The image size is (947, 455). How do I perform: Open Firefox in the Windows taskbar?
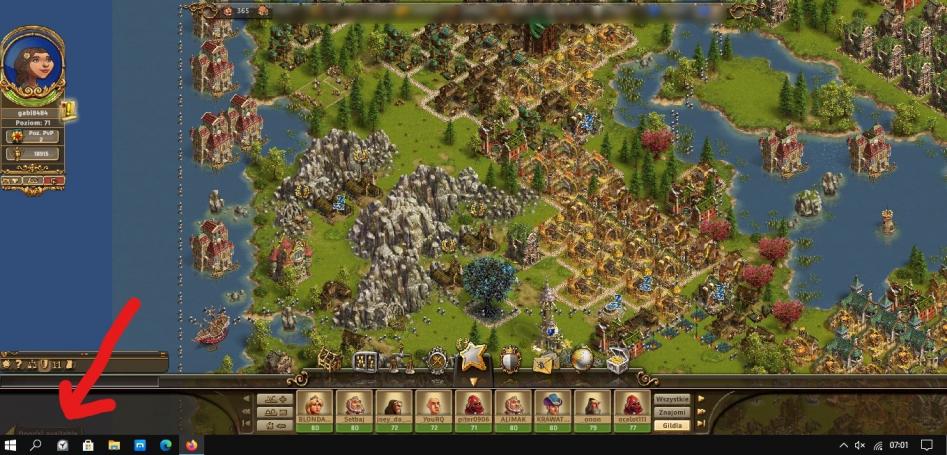coord(191,444)
